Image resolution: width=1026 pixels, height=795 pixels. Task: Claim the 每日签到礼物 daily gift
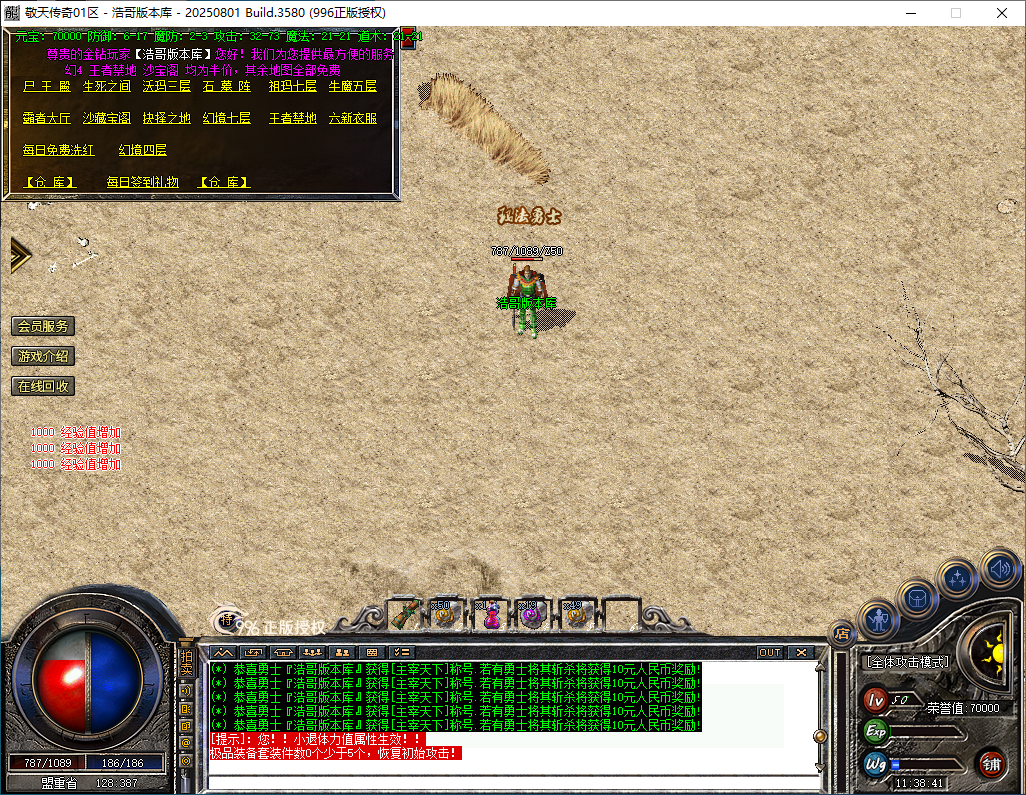[x=142, y=182]
